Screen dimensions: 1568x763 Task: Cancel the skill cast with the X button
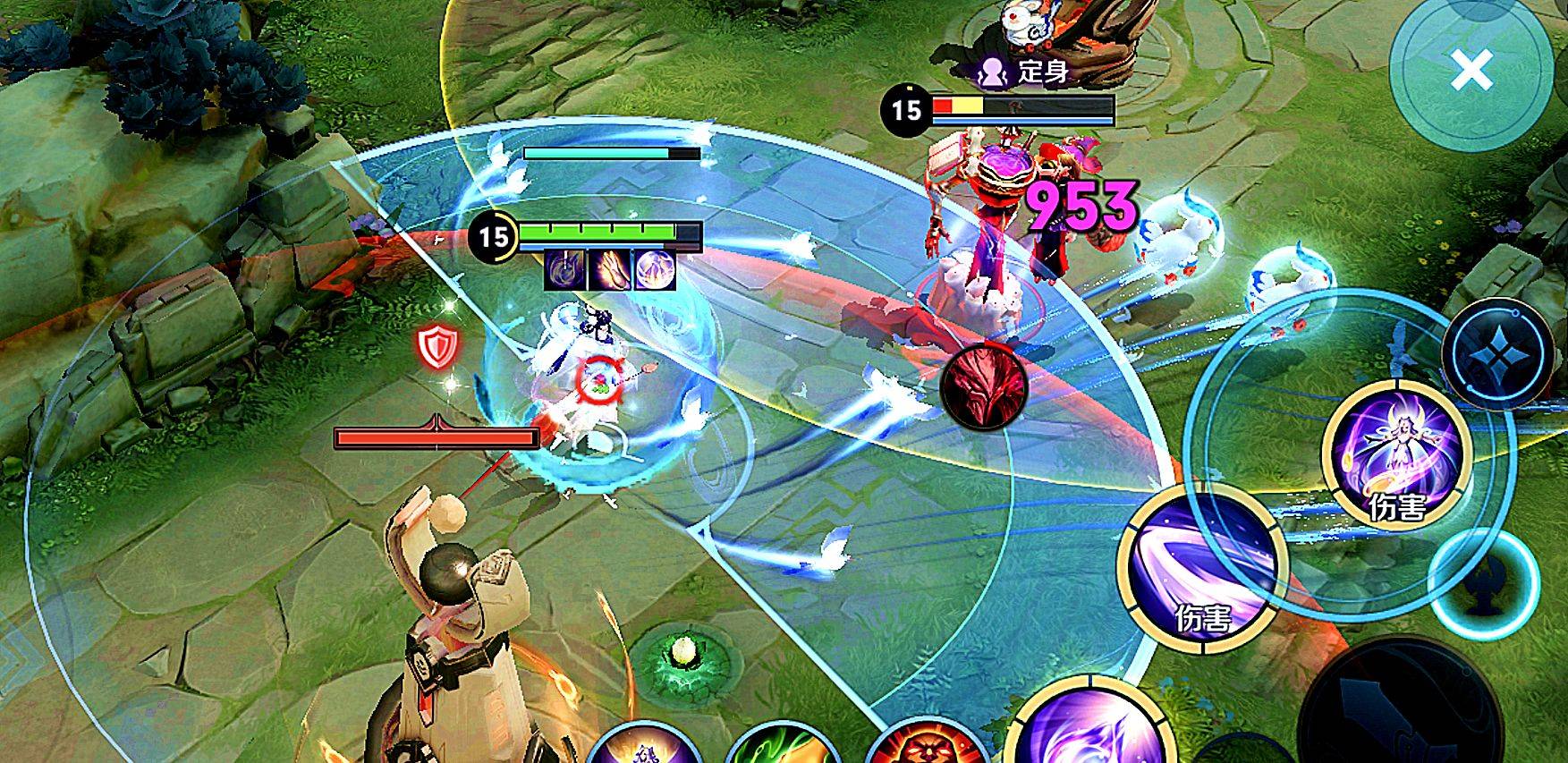[x=1471, y=70]
